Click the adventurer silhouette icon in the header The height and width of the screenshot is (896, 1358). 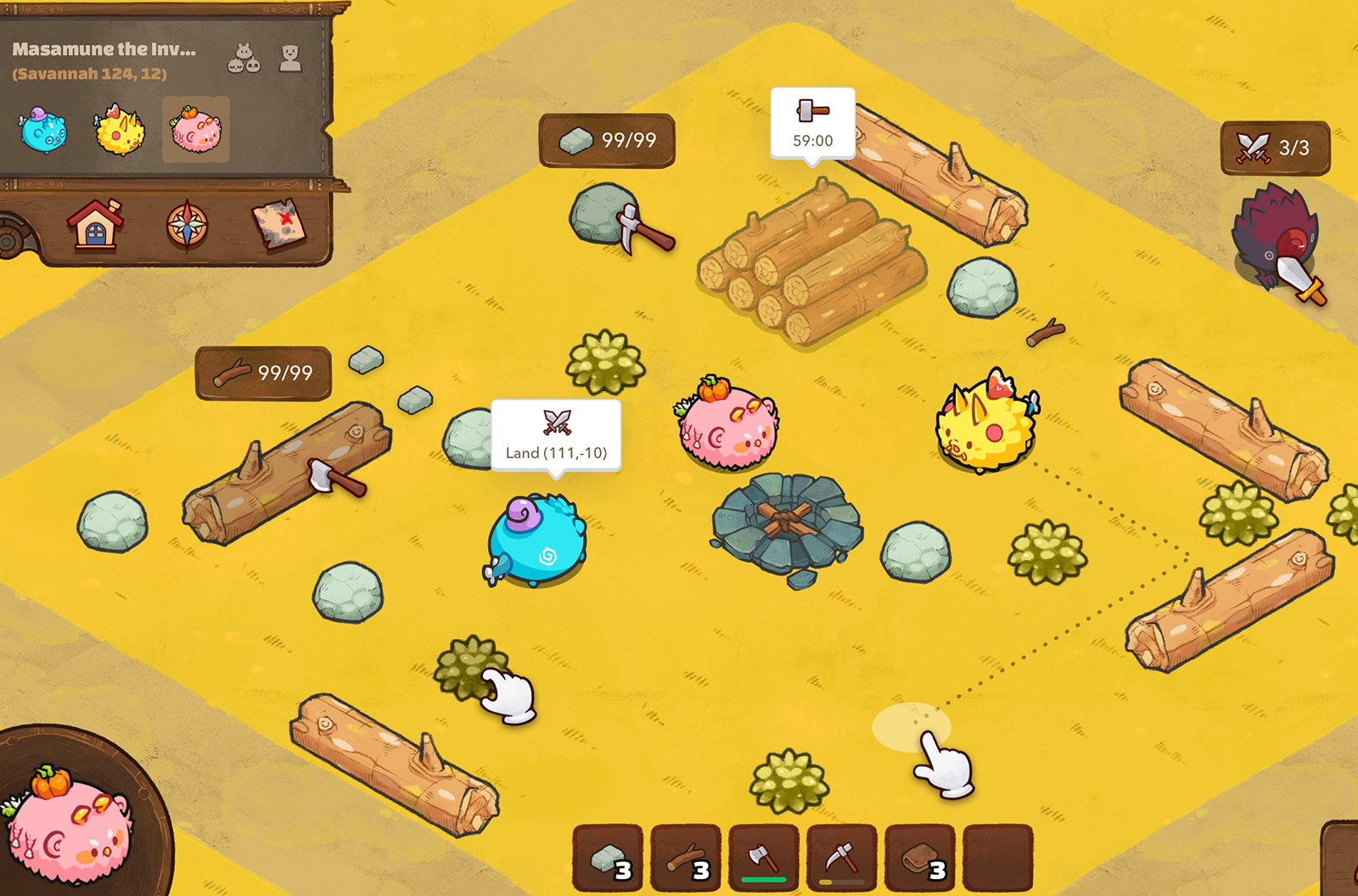(x=293, y=55)
